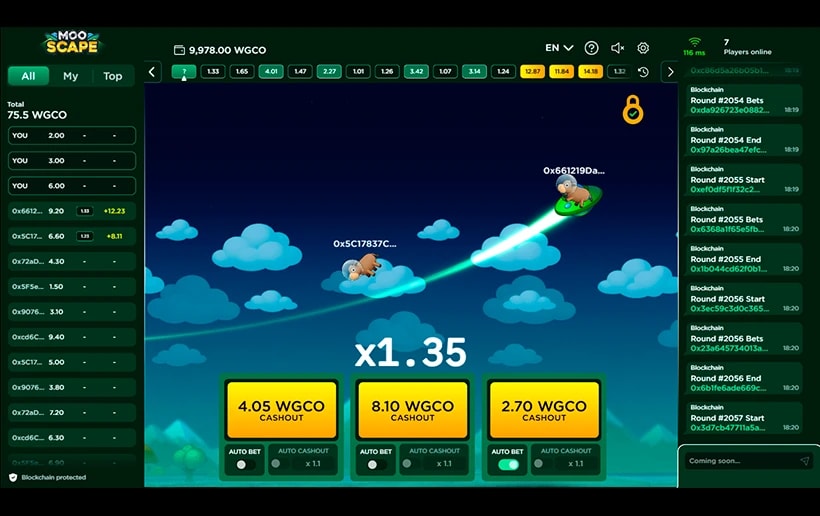Toggle Auto Bet under the 4.05 WGCO panel
Screen dimensions: 820x516
[x=242, y=464]
